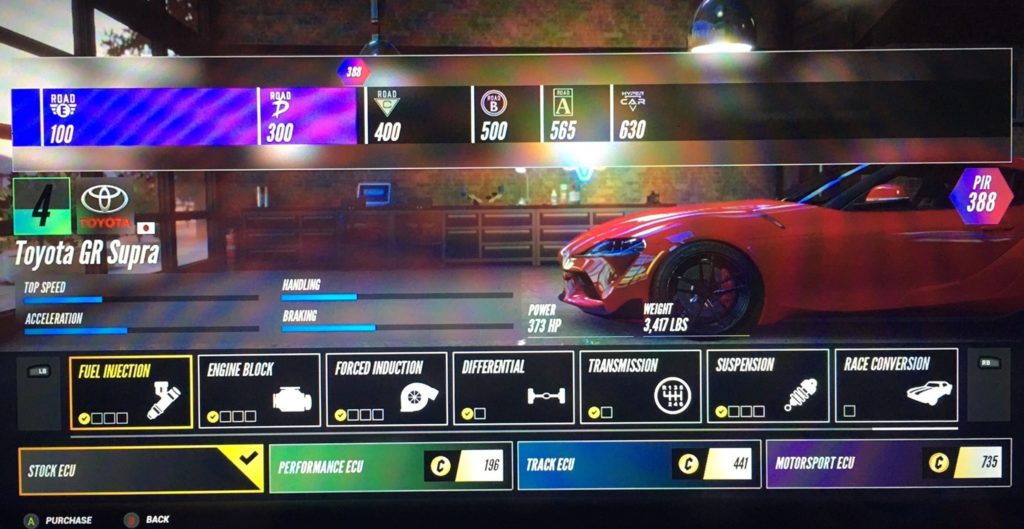Choose the Stock ECU option
1024x529 pixels.
point(141,469)
